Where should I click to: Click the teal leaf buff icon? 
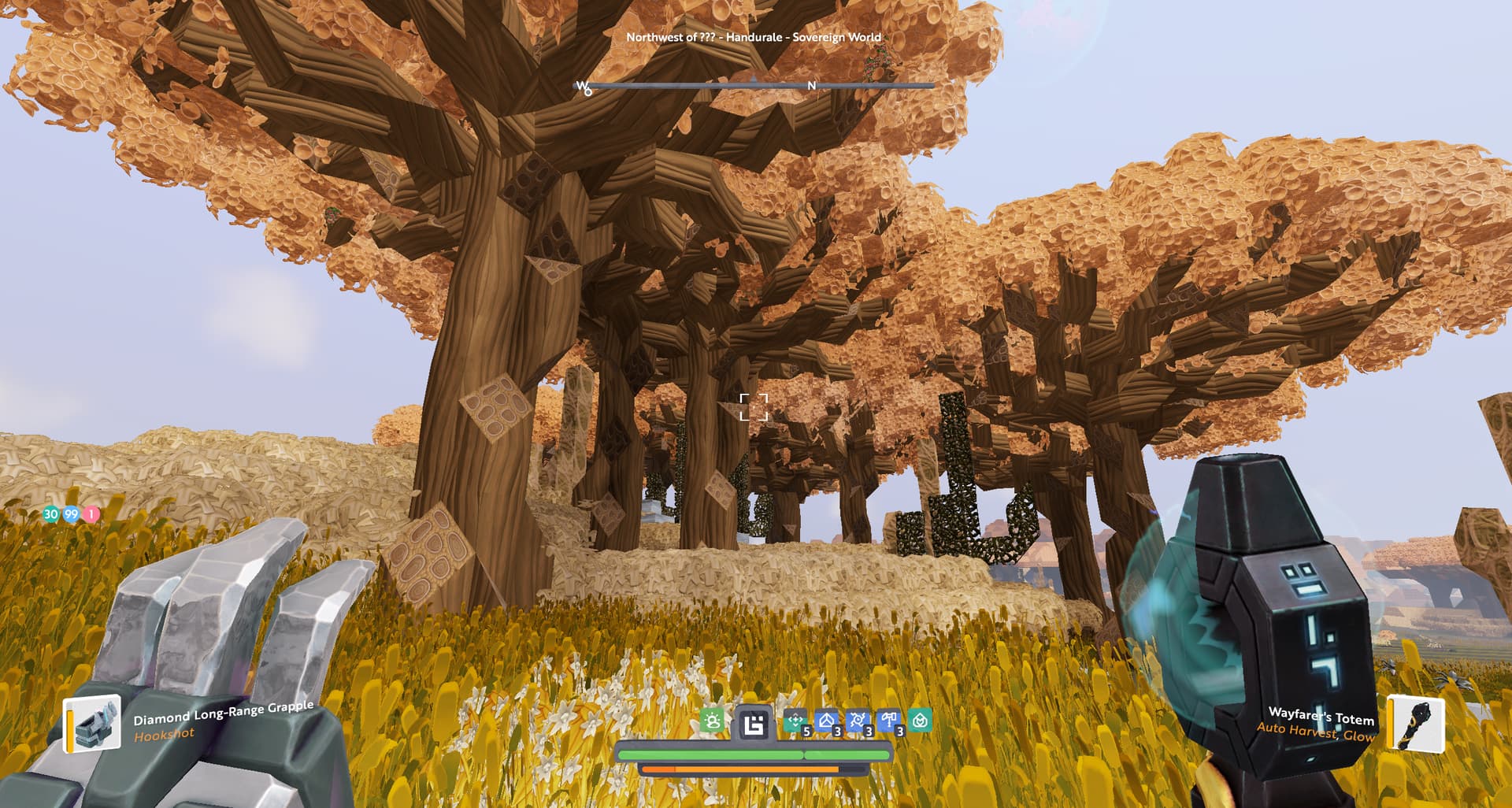pyautogui.click(x=920, y=721)
